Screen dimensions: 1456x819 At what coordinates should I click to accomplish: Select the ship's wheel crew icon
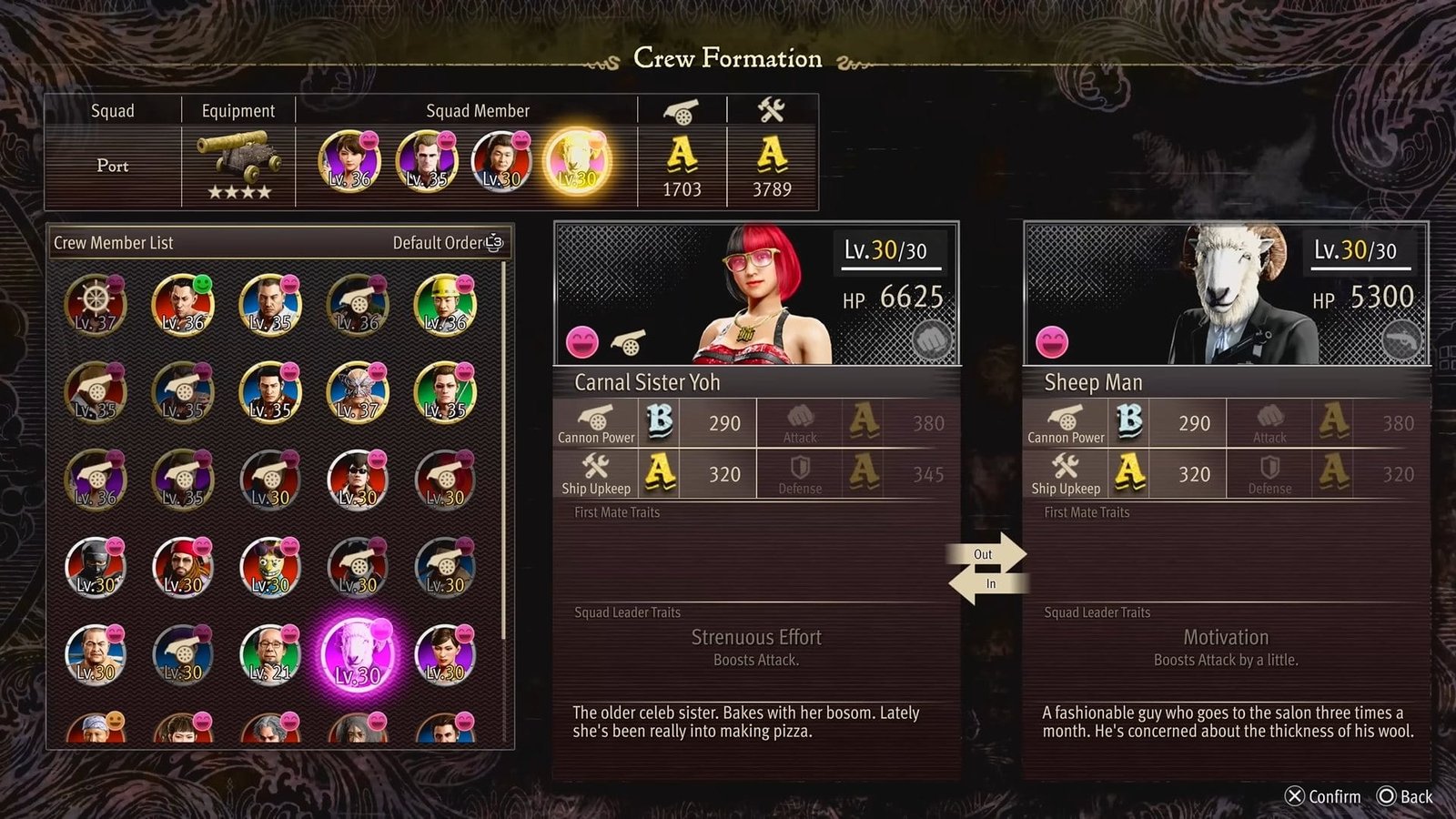click(x=96, y=305)
